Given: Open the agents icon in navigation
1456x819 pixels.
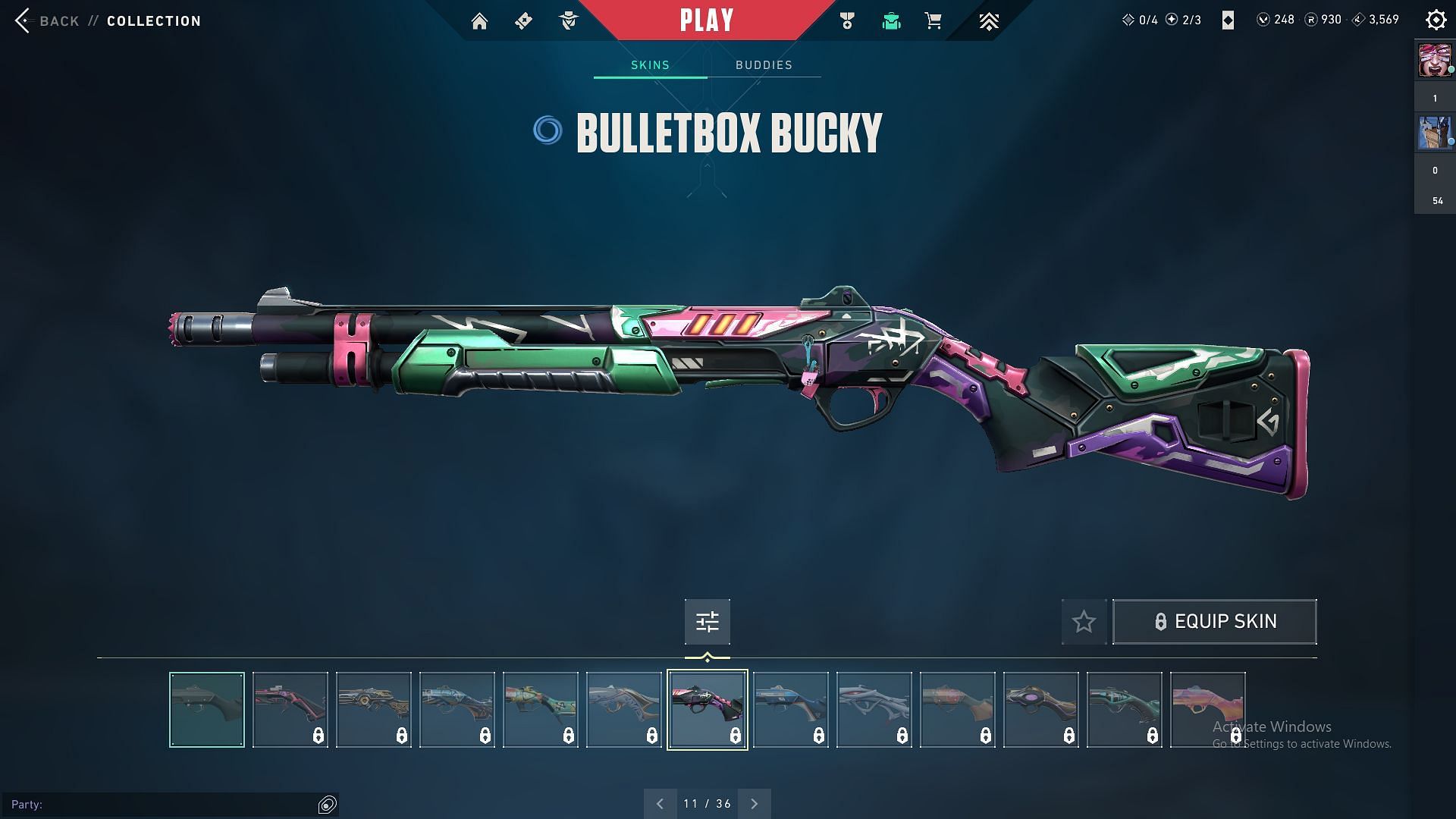Looking at the screenshot, I should pyautogui.click(x=568, y=21).
